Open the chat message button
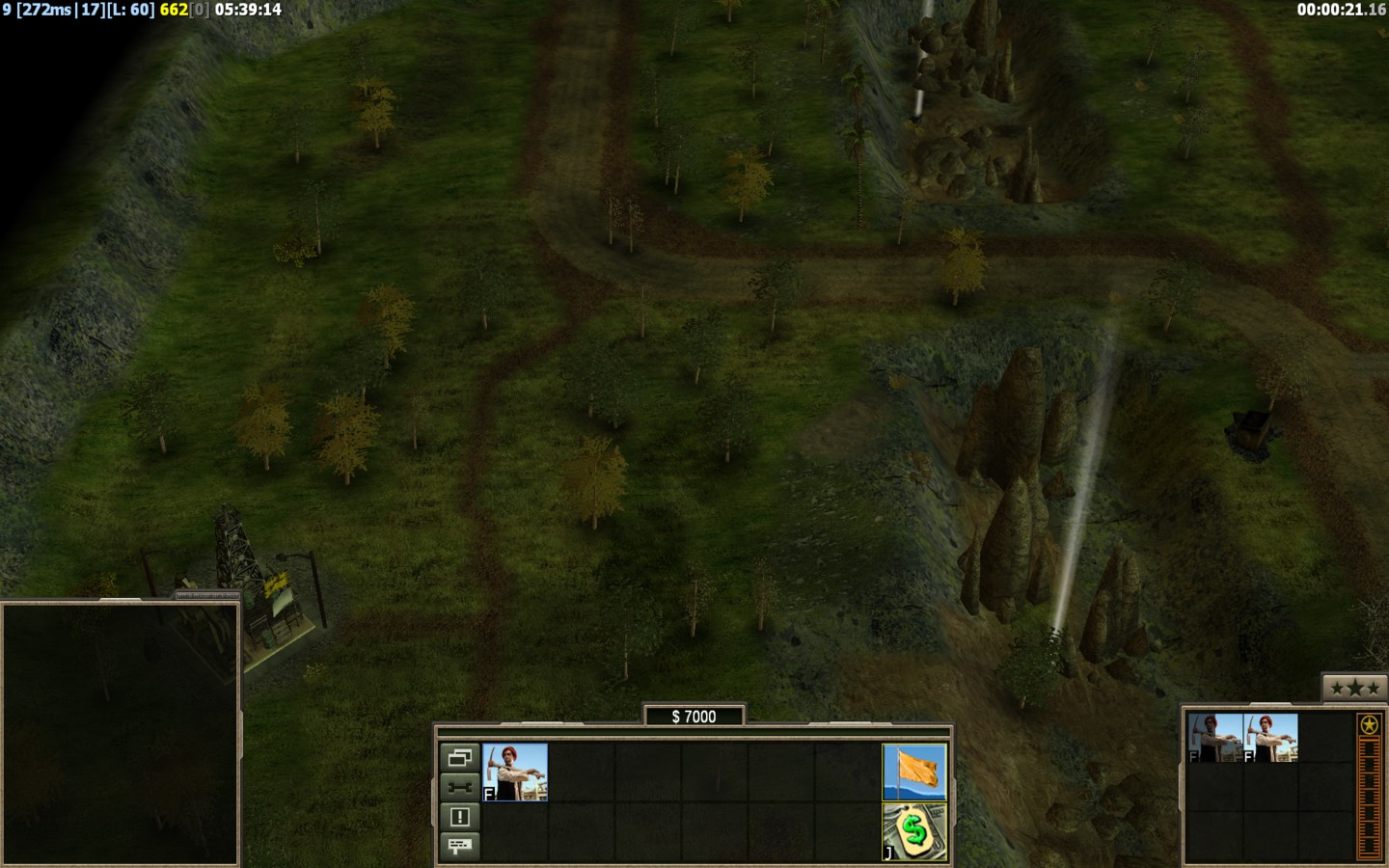Image resolution: width=1389 pixels, height=868 pixels. click(x=459, y=846)
